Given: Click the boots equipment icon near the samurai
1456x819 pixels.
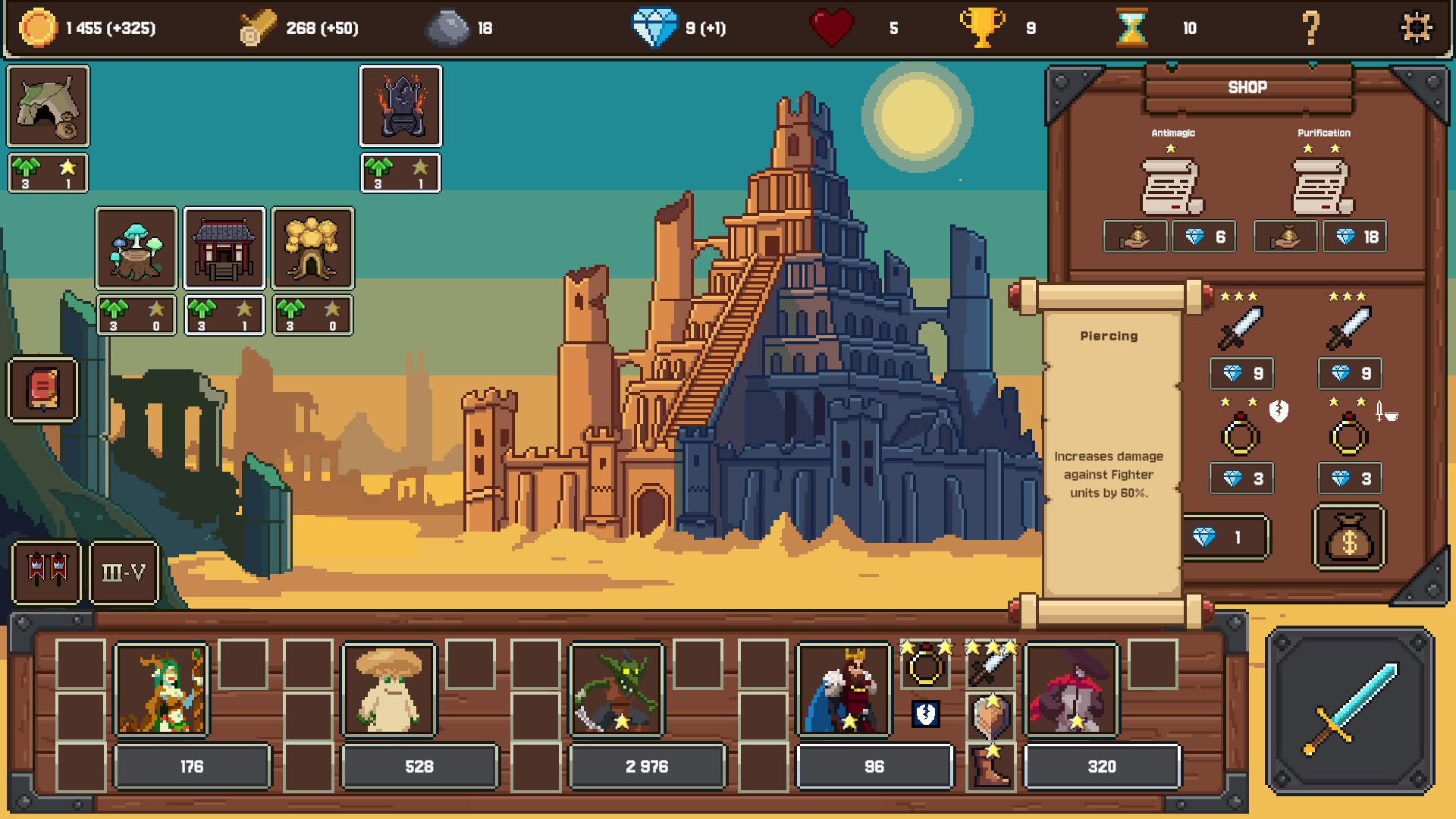Looking at the screenshot, I should coord(990,766).
